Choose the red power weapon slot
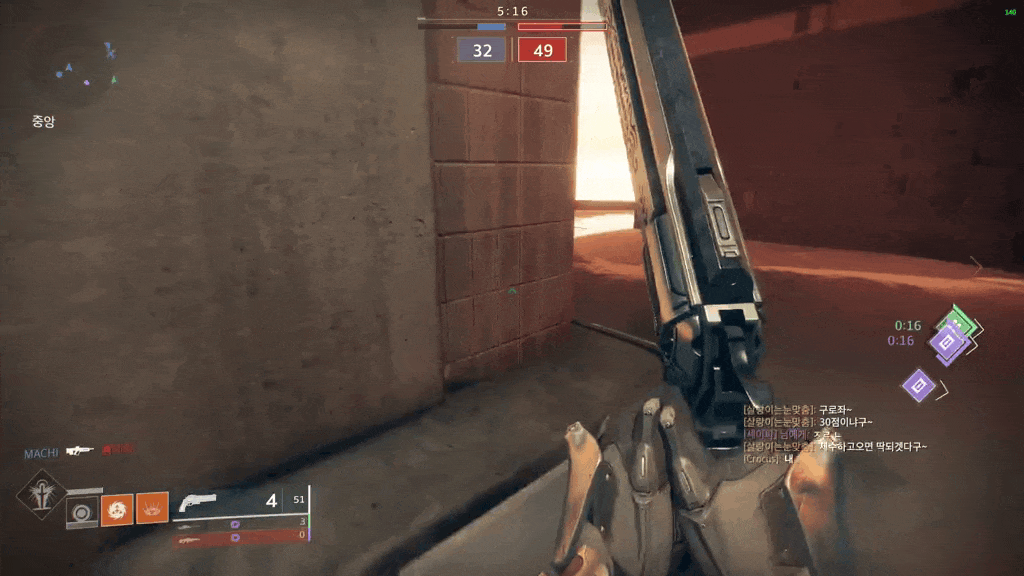1024x576 pixels. [240, 537]
